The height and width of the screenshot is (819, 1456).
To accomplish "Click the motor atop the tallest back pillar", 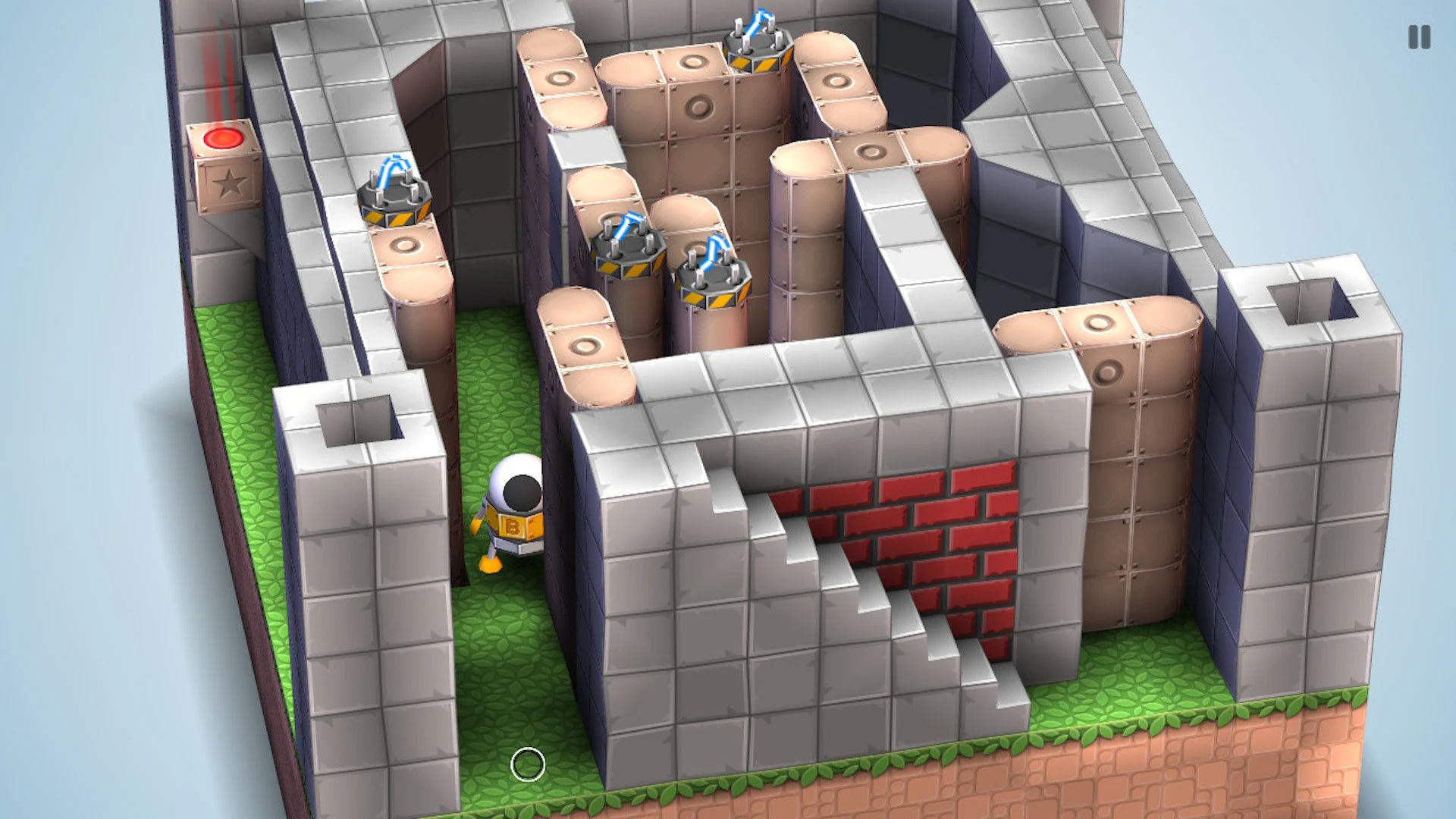I will (756, 42).
